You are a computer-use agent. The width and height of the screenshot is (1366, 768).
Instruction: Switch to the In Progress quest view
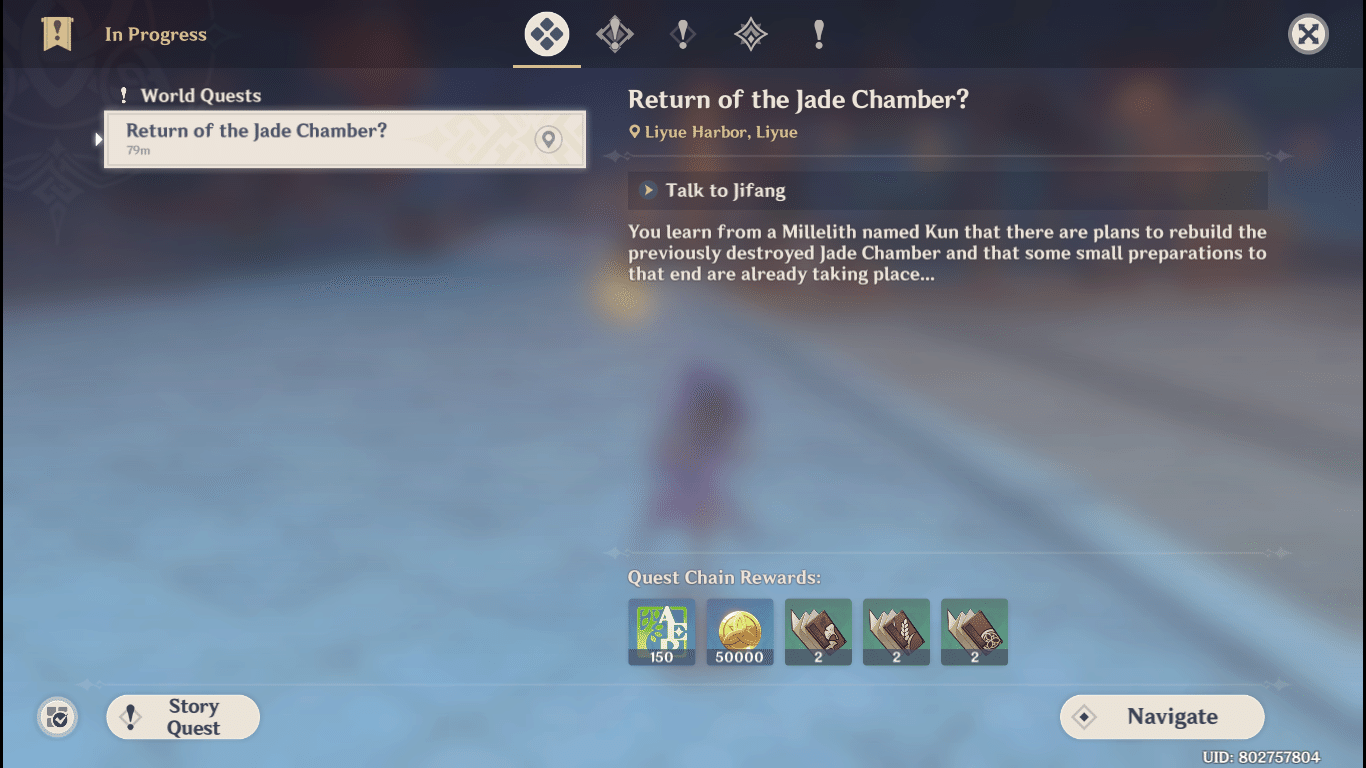pyautogui.click(x=155, y=33)
